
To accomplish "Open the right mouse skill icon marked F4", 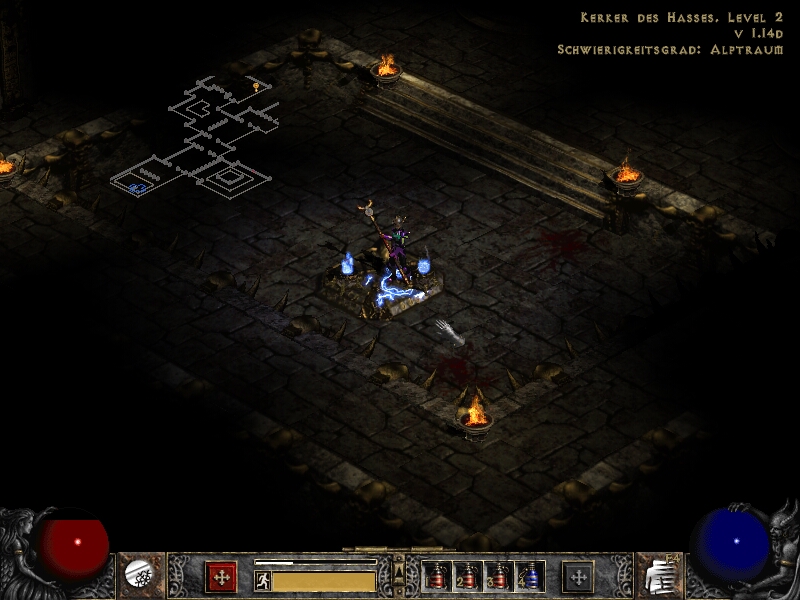I will tap(659, 574).
